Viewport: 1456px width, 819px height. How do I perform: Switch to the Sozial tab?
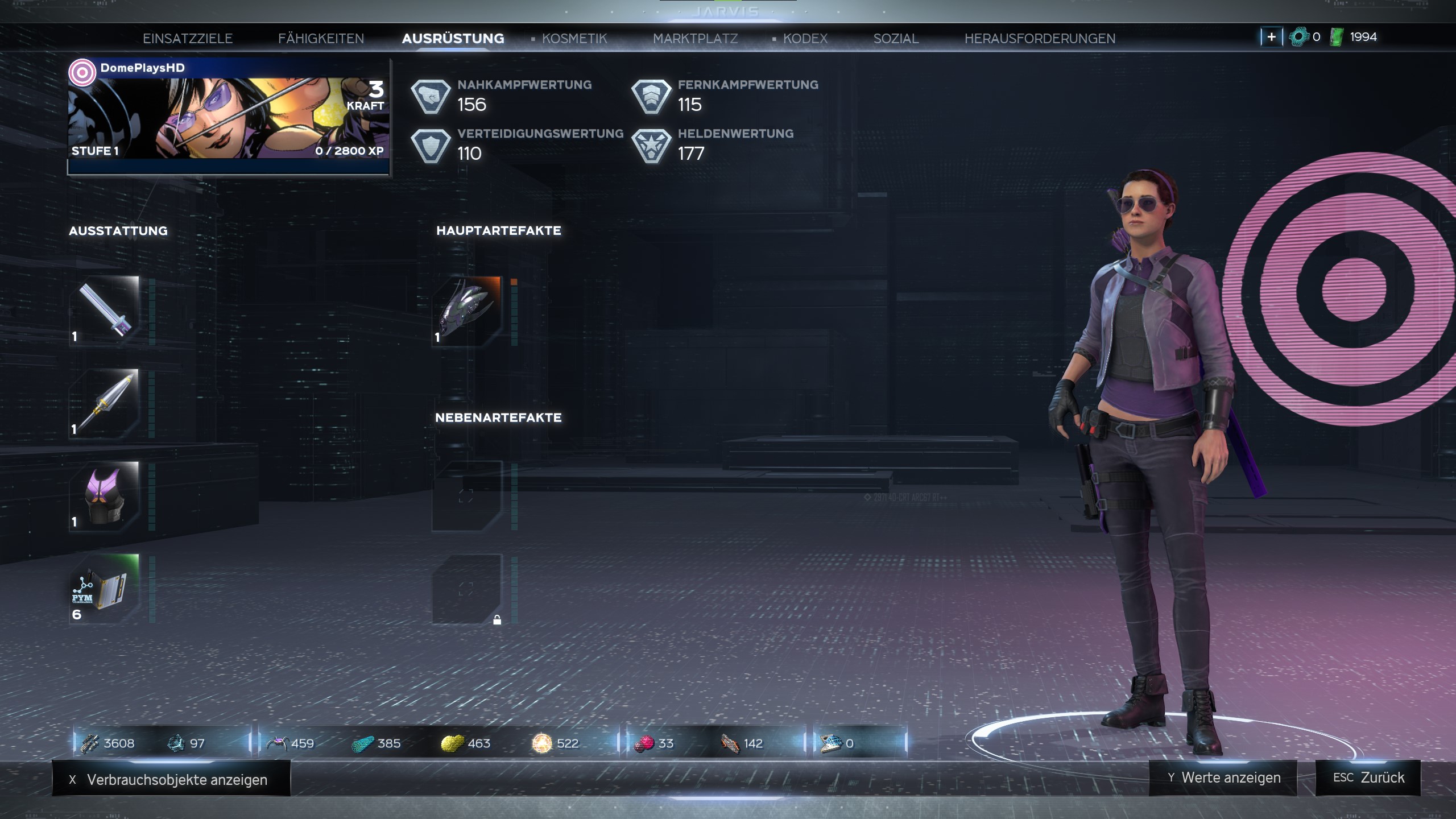[x=896, y=39]
